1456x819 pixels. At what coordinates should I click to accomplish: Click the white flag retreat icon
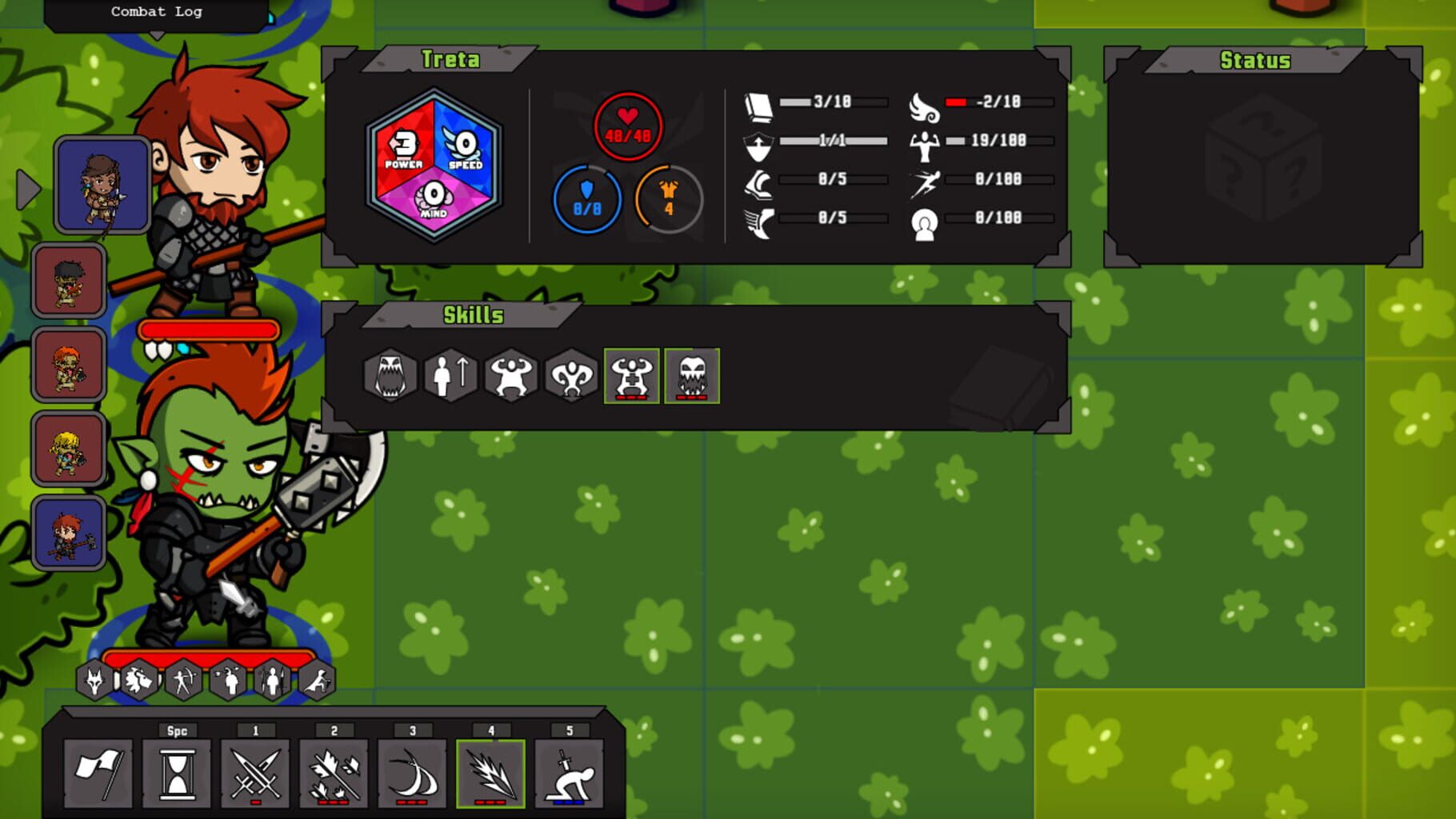102,772
